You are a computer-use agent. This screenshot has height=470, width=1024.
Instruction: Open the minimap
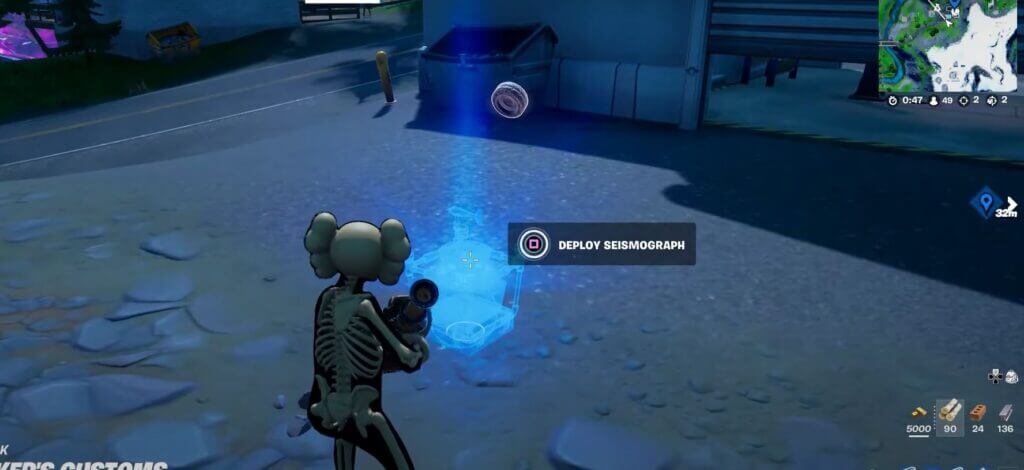click(x=950, y=44)
